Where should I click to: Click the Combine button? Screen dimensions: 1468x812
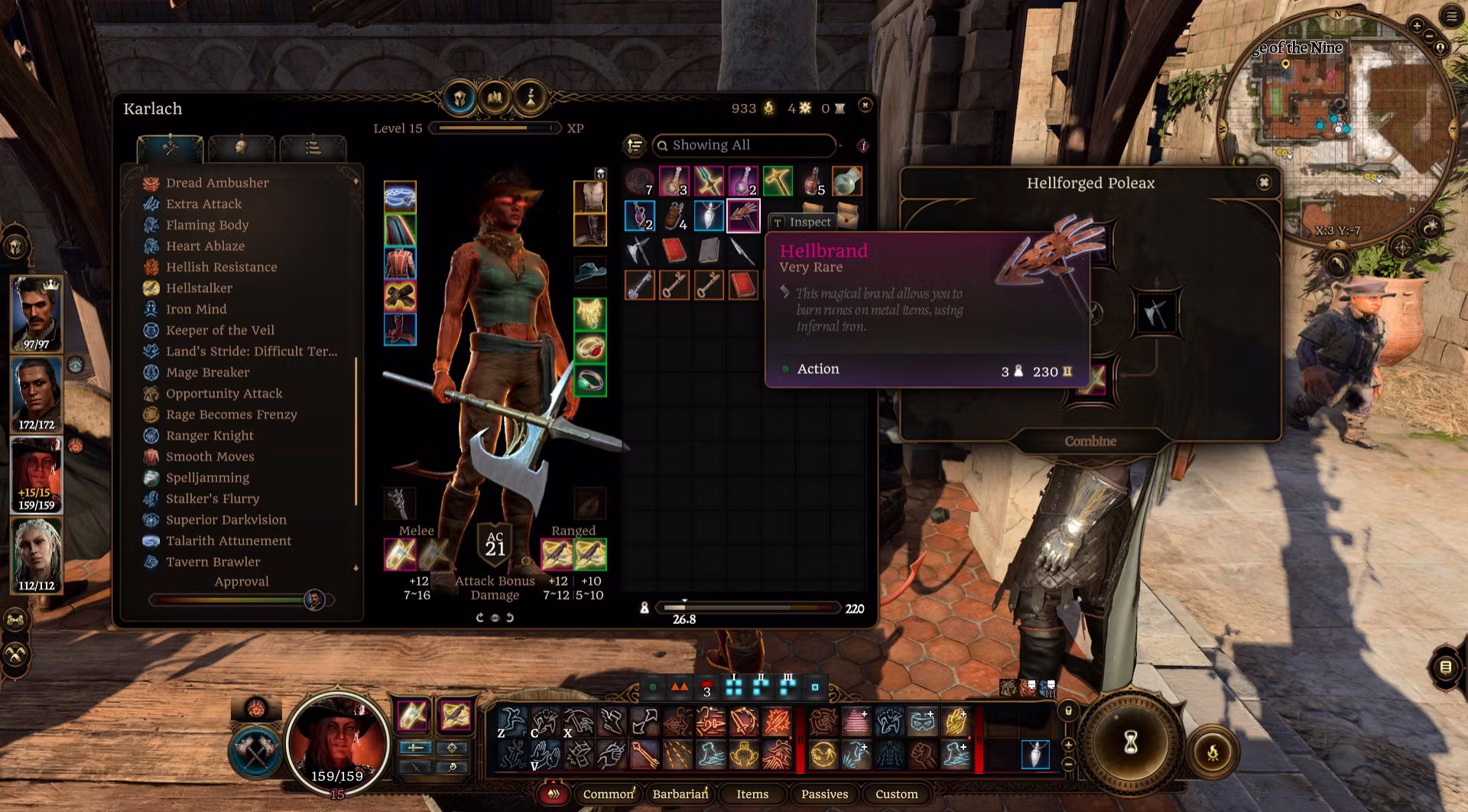click(x=1090, y=441)
